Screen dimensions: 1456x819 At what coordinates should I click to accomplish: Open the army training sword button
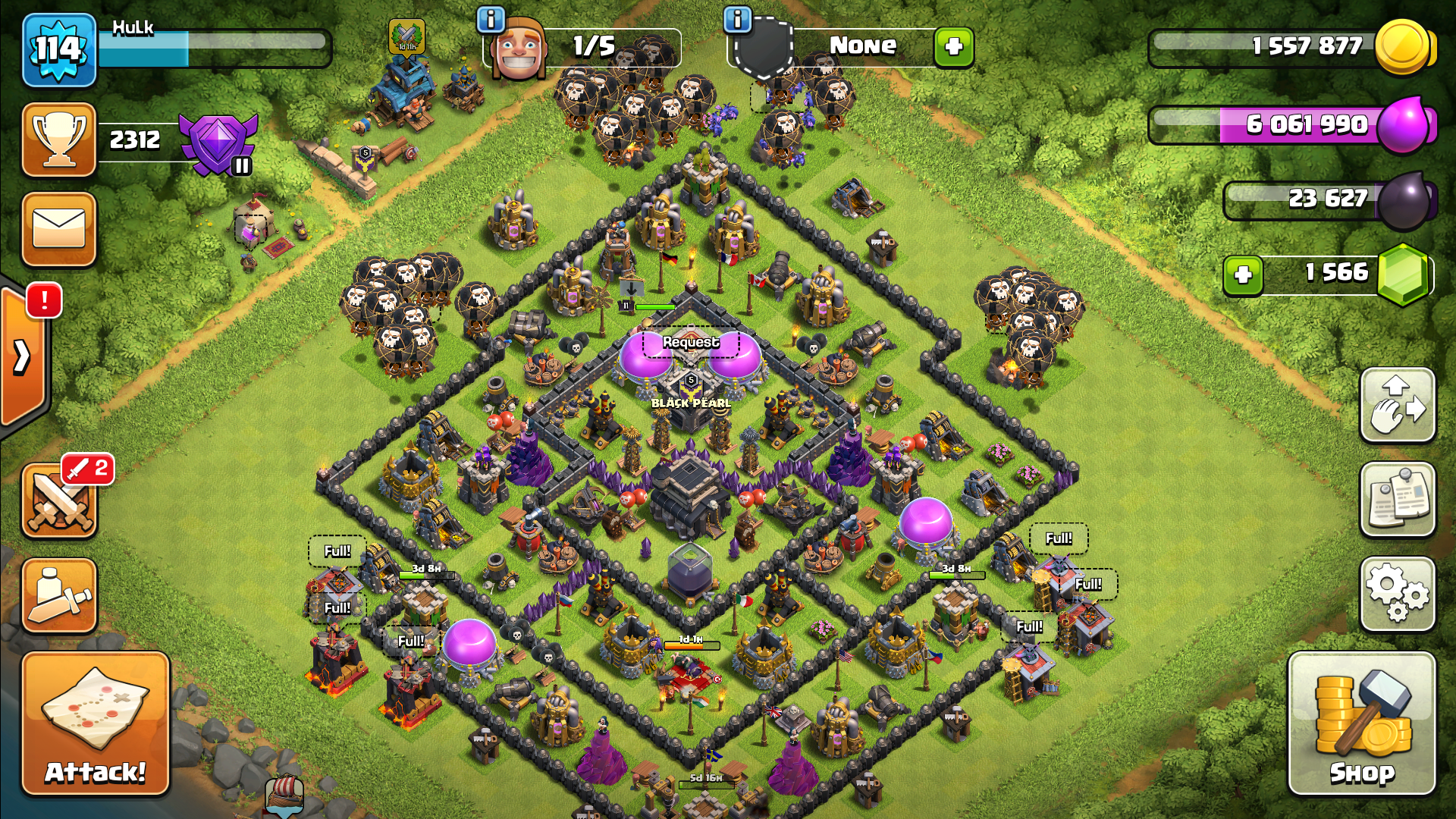(x=59, y=596)
